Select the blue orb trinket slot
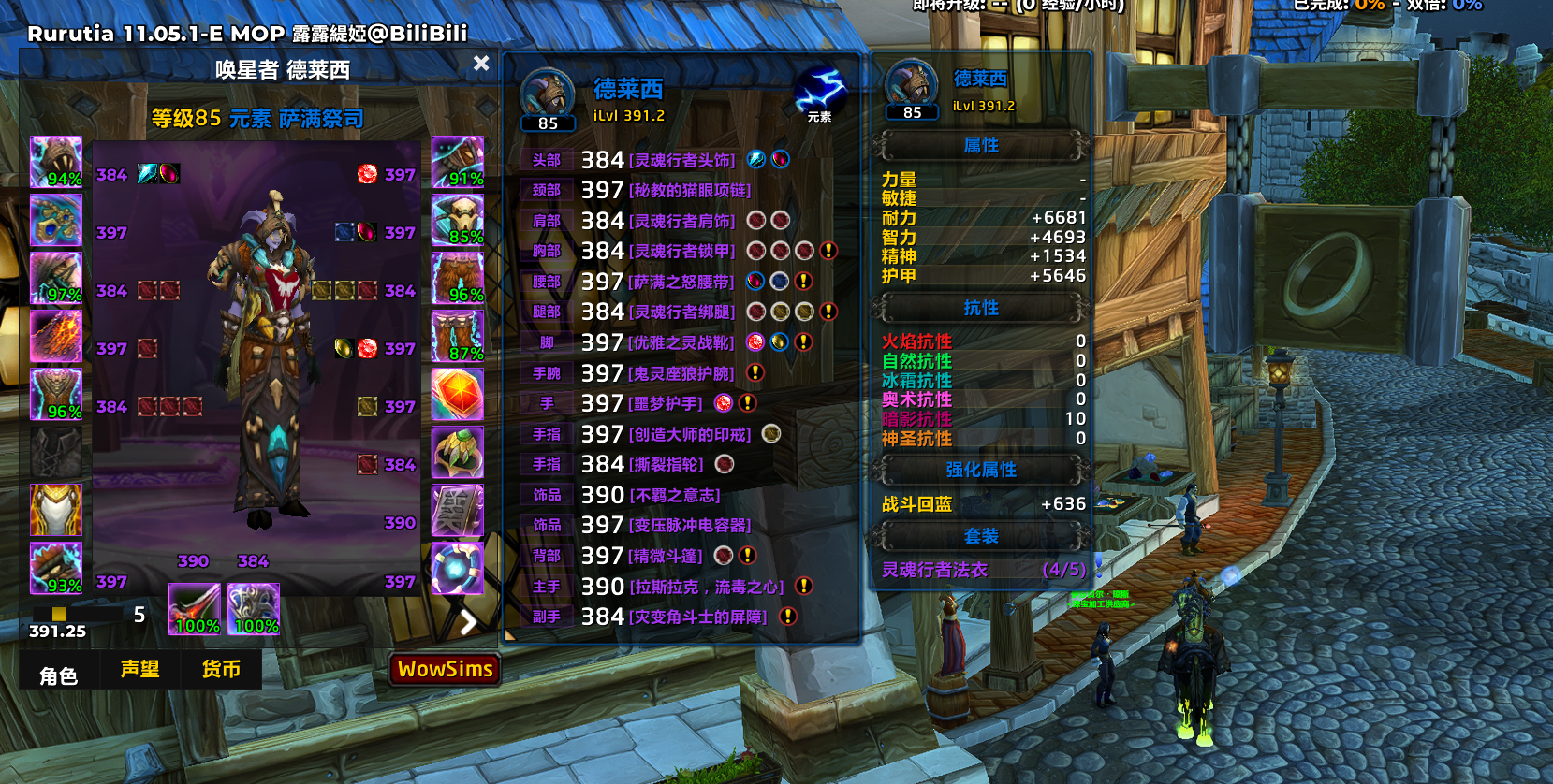 click(458, 568)
